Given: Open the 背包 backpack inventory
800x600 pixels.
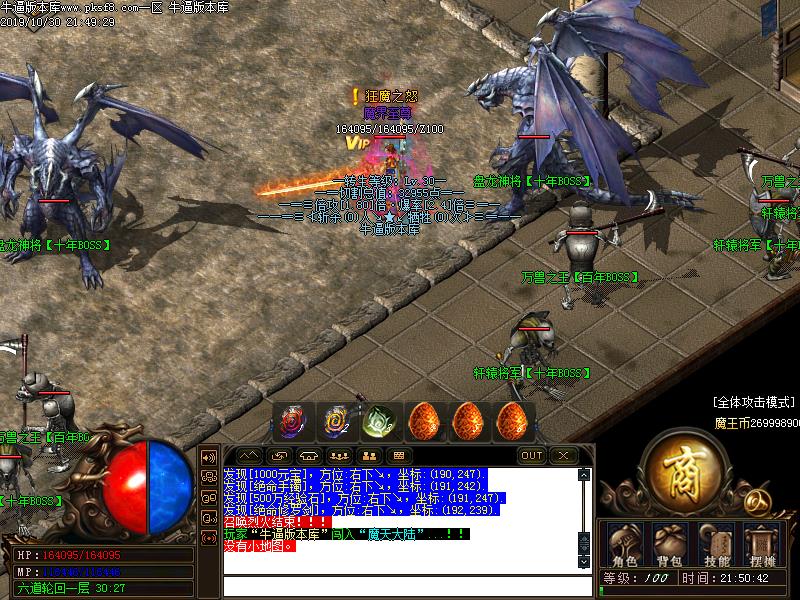Looking at the screenshot, I should [667, 546].
